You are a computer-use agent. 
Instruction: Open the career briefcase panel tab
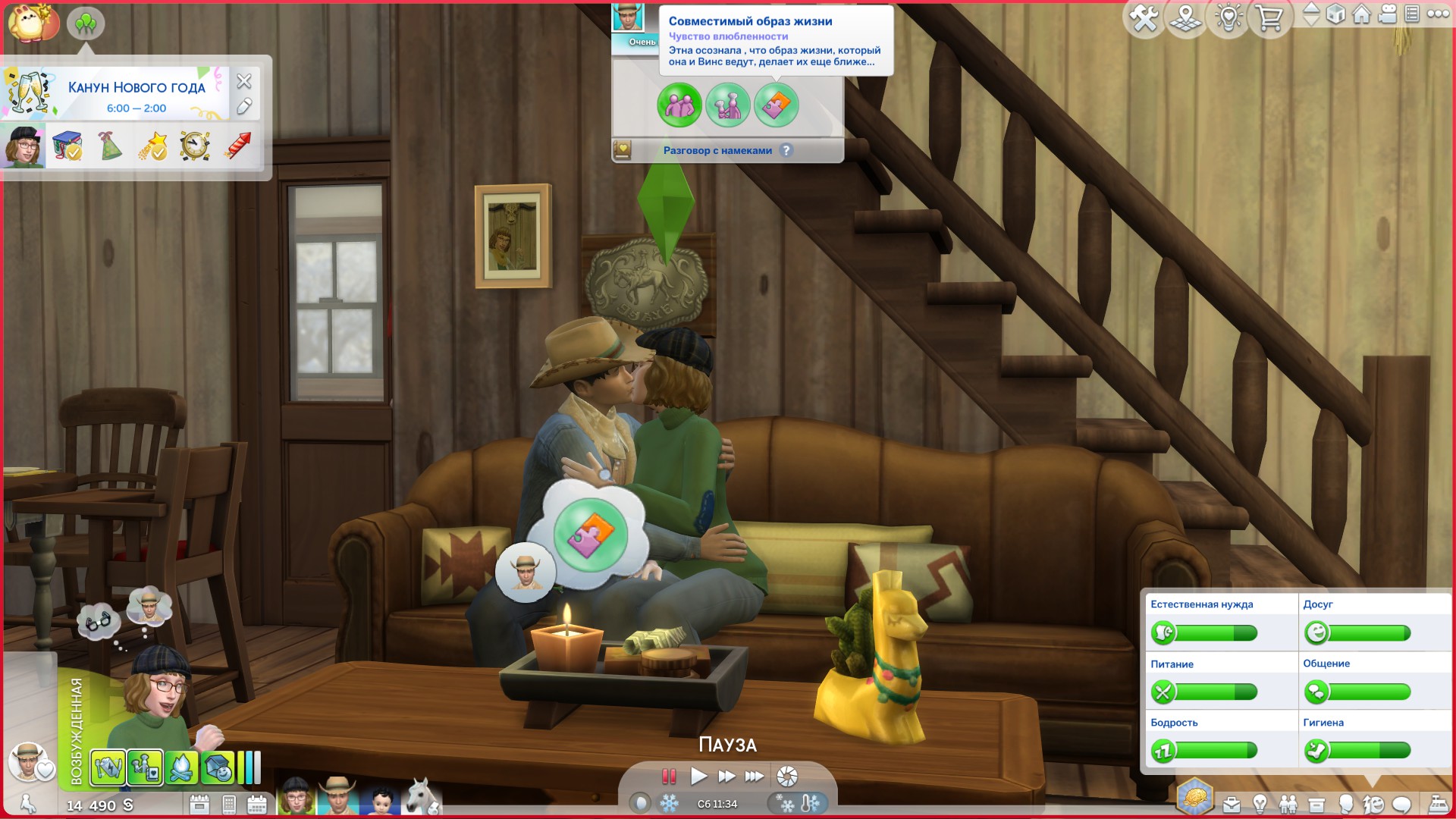(x=1232, y=804)
